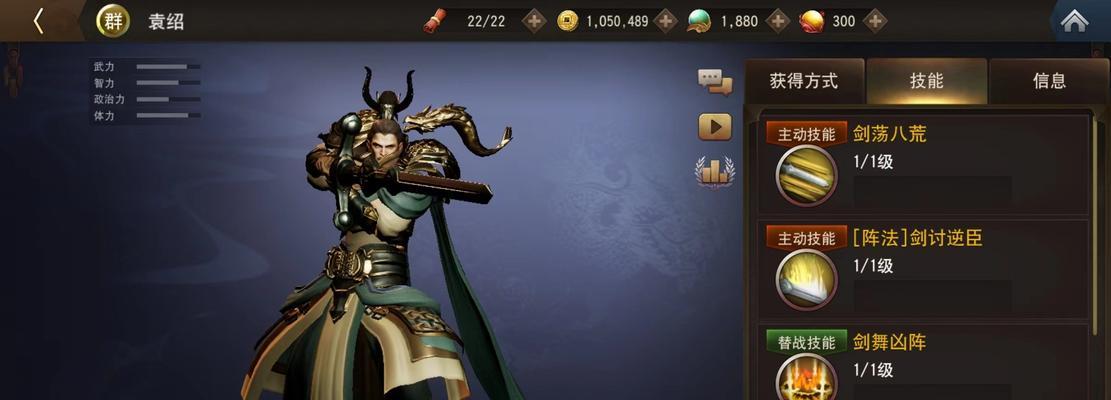The width and height of the screenshot is (1111, 400).
Task: Play the hero preview video
Action: point(715,127)
